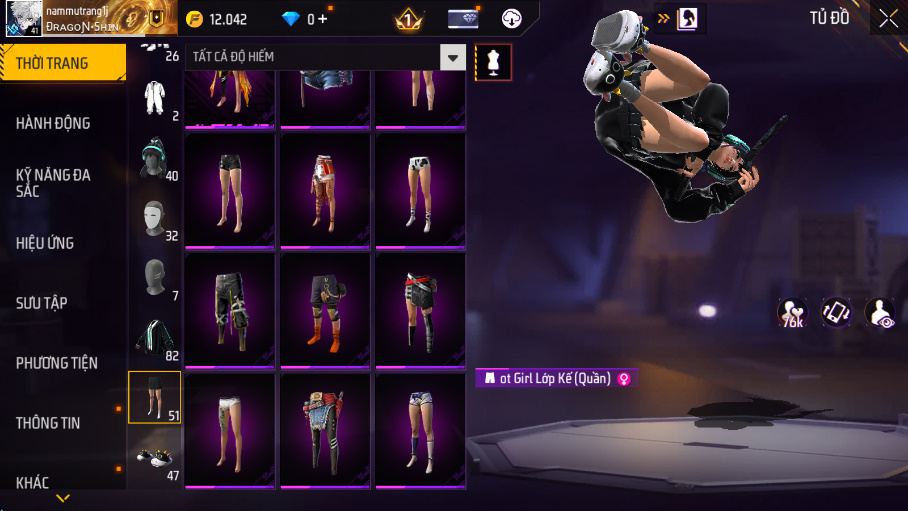The height and width of the screenshot is (511, 908).
Task: Open the Tất Cả Độ Hiếm rarity dropdown
Action: [x=454, y=58]
